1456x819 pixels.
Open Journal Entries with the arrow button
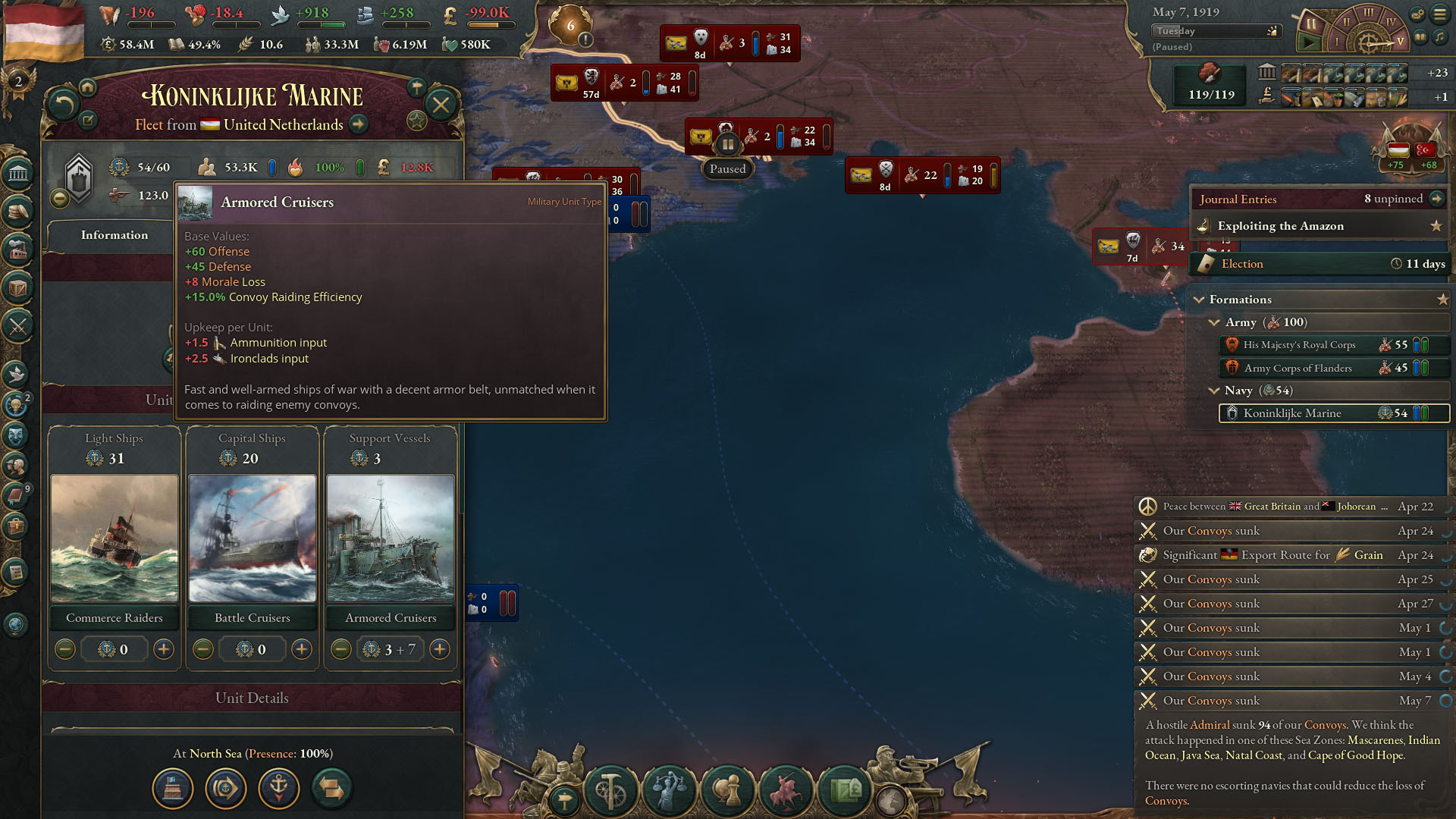click(1437, 199)
